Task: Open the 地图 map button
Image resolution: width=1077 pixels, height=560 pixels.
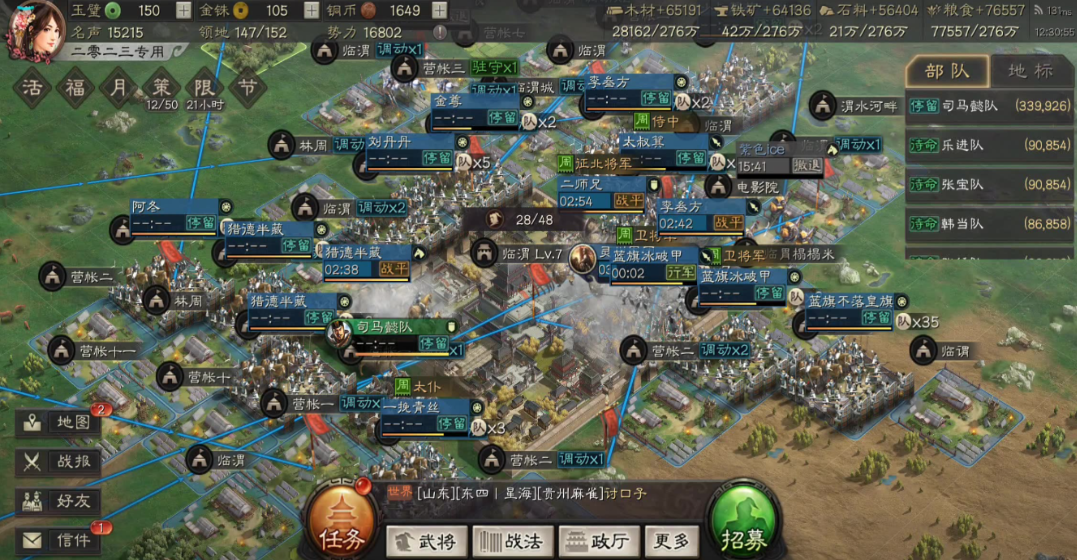Action: tap(60, 422)
